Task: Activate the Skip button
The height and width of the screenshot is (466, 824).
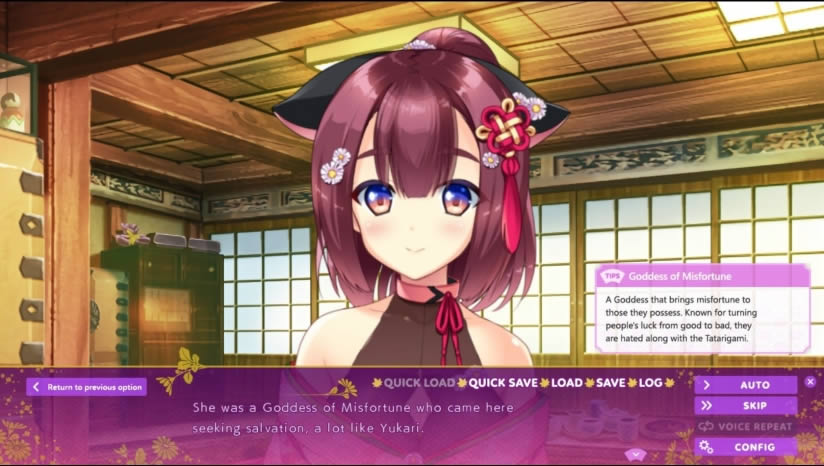Action: tap(746, 406)
